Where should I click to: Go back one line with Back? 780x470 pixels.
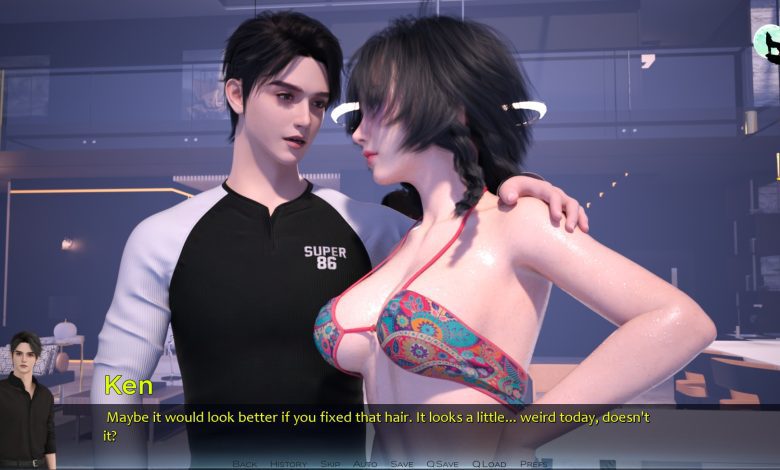click(x=245, y=464)
